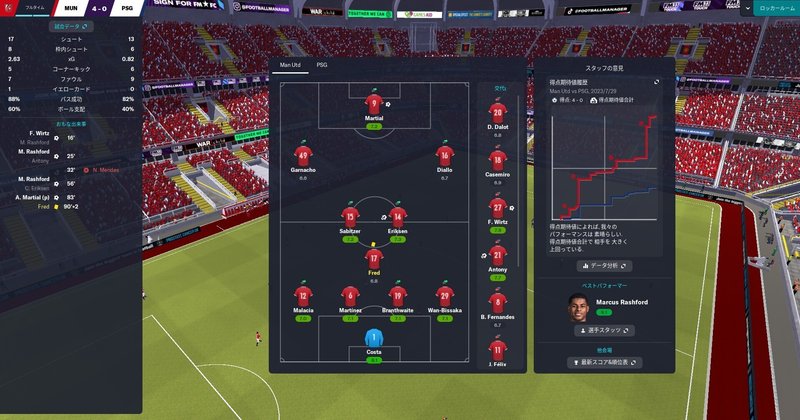
Task: Open the dropdown arrow beside ロッカールーム
Action: [x=746, y=7]
